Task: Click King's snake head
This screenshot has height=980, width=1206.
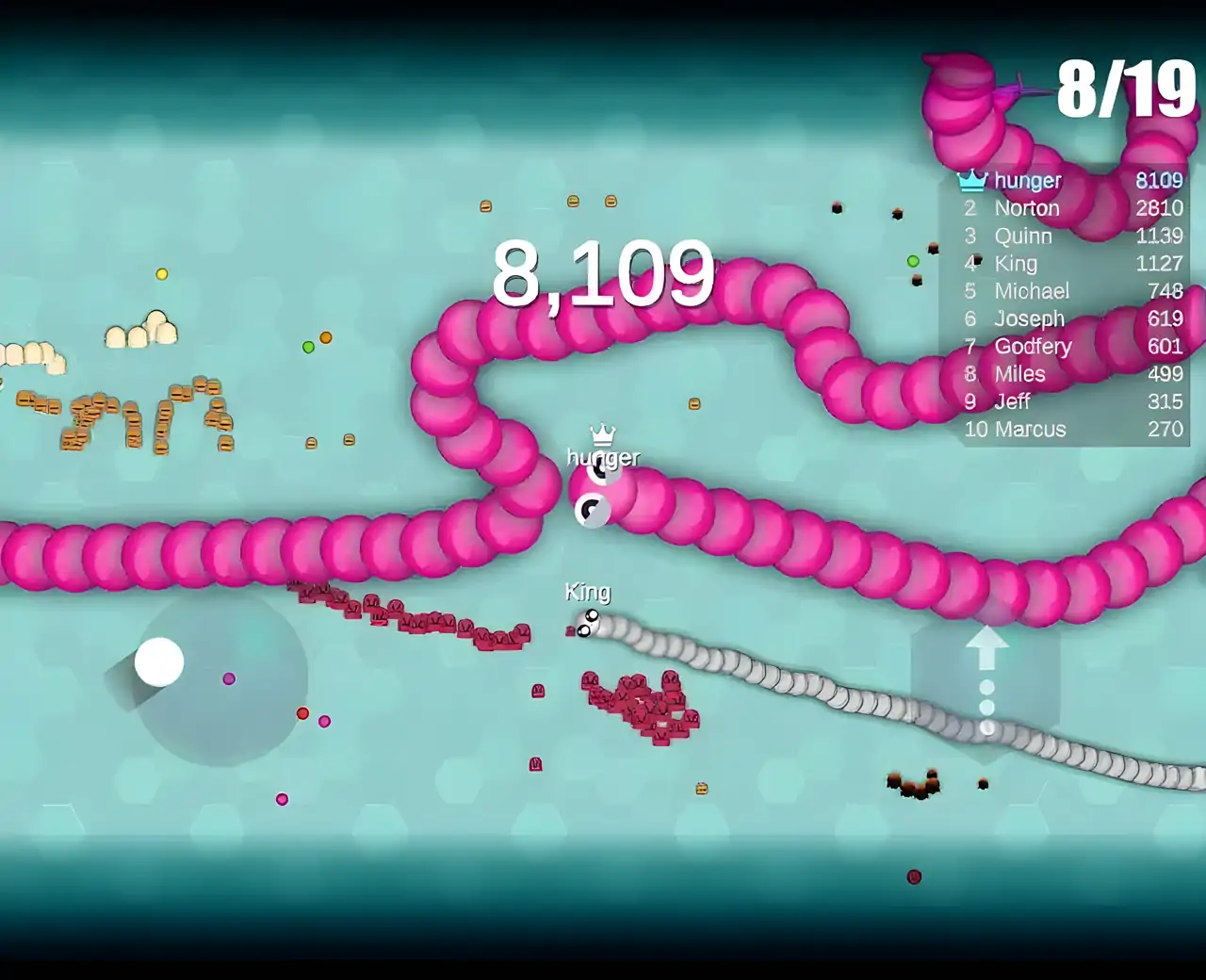Action: pyautogui.click(x=590, y=624)
